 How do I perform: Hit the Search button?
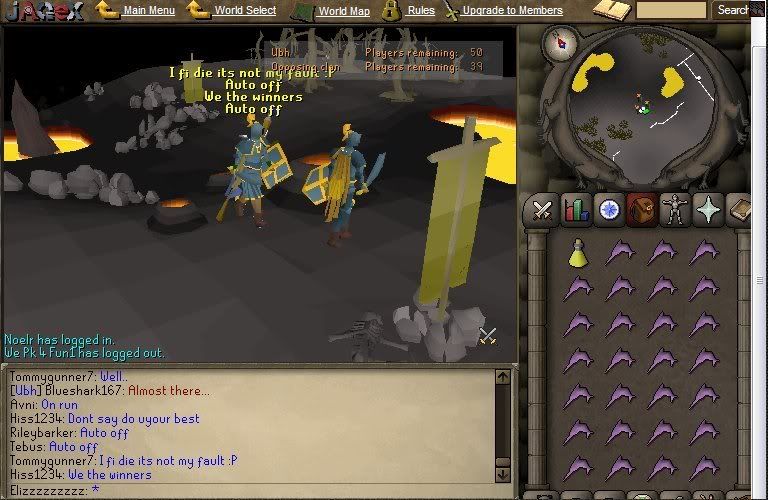(x=734, y=10)
